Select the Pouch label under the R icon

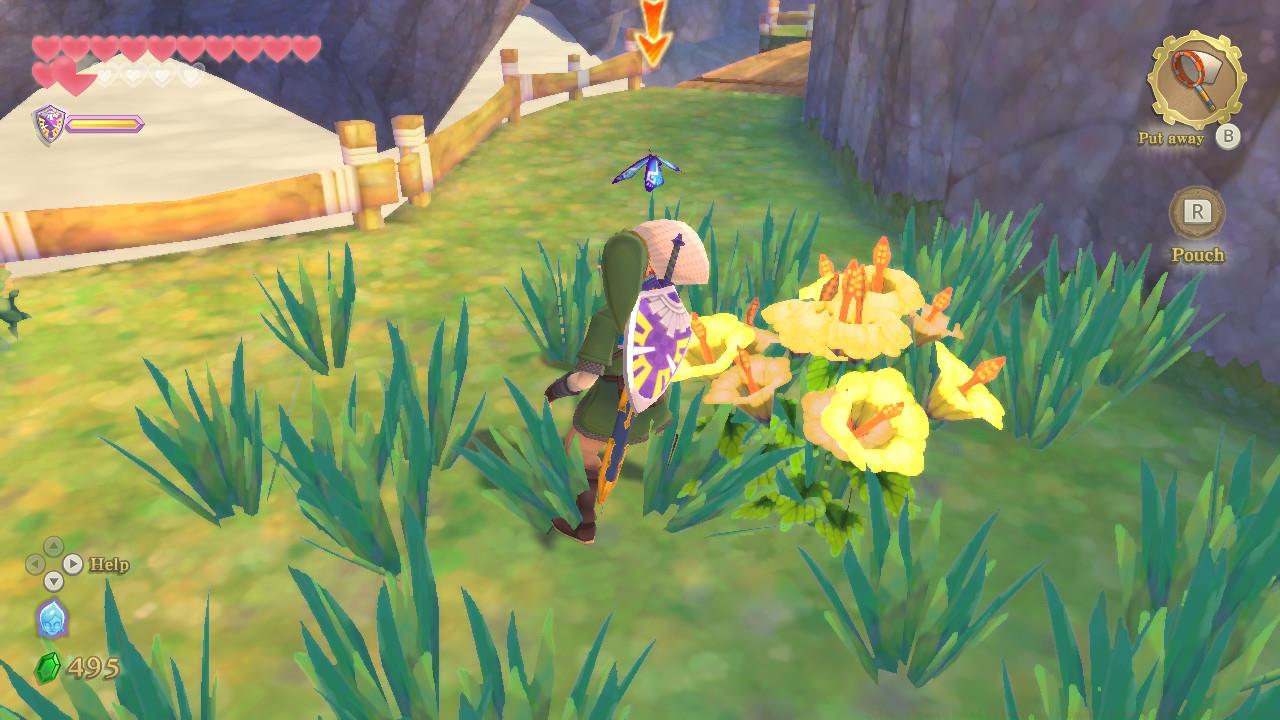1196,255
